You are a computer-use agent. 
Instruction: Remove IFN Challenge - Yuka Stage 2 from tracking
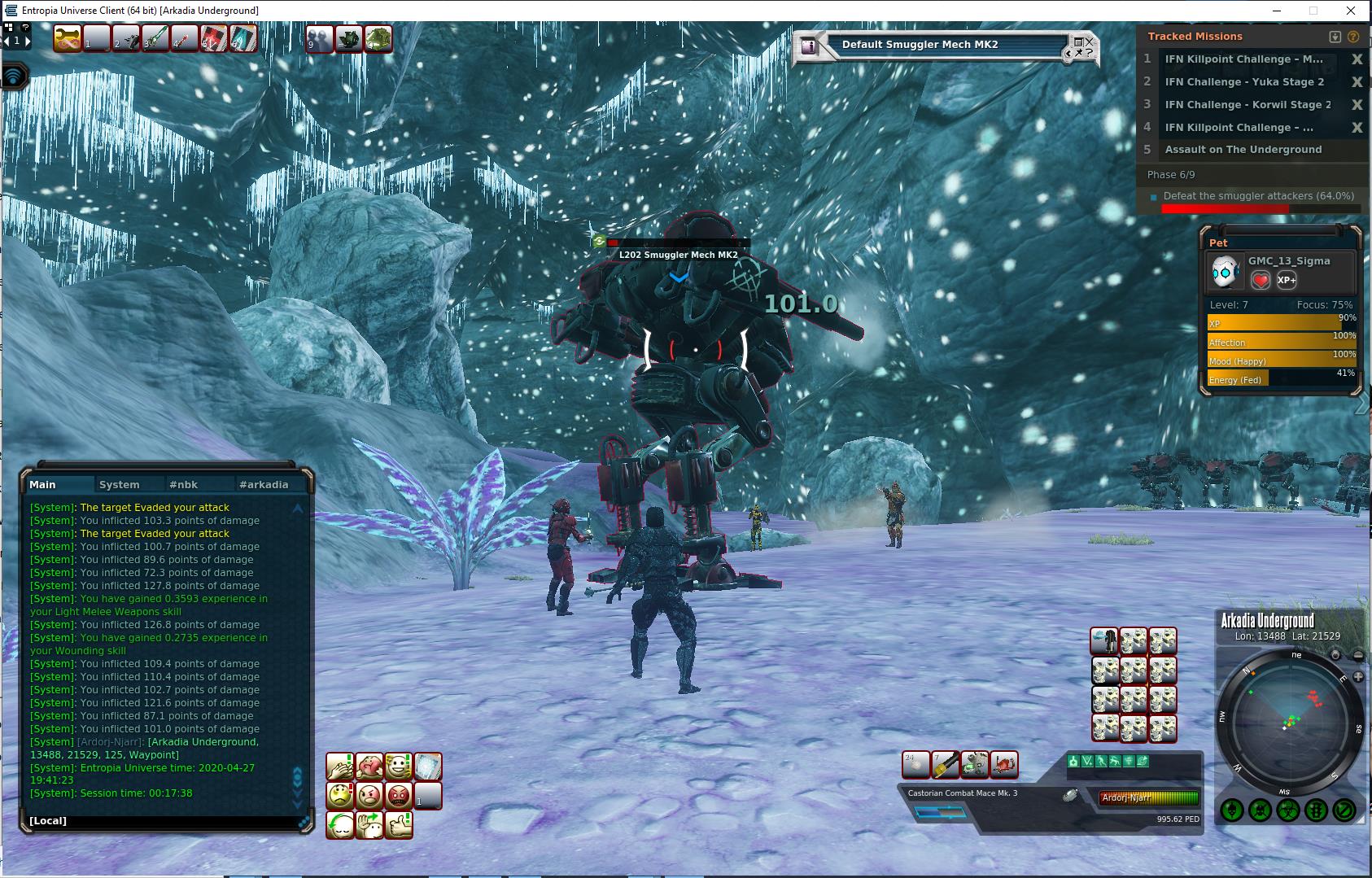click(1357, 81)
